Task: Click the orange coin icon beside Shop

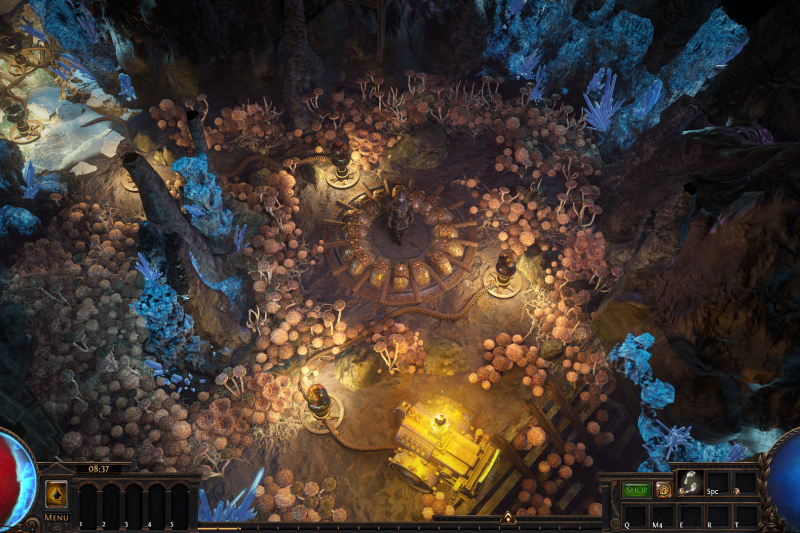Action: [664, 490]
